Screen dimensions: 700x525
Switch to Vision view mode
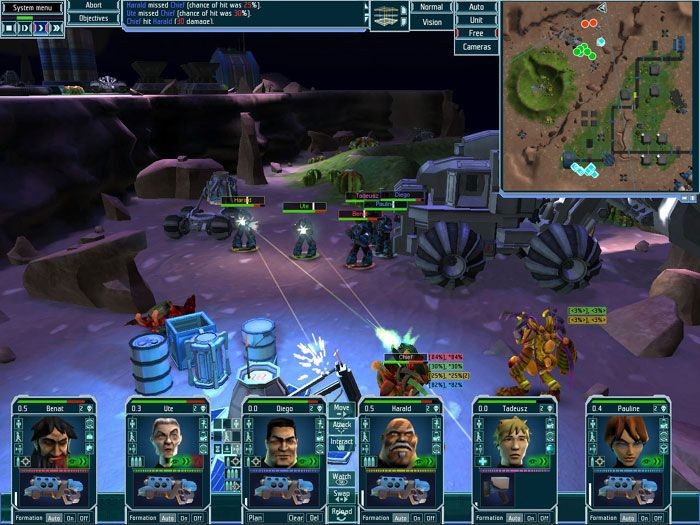pos(431,21)
